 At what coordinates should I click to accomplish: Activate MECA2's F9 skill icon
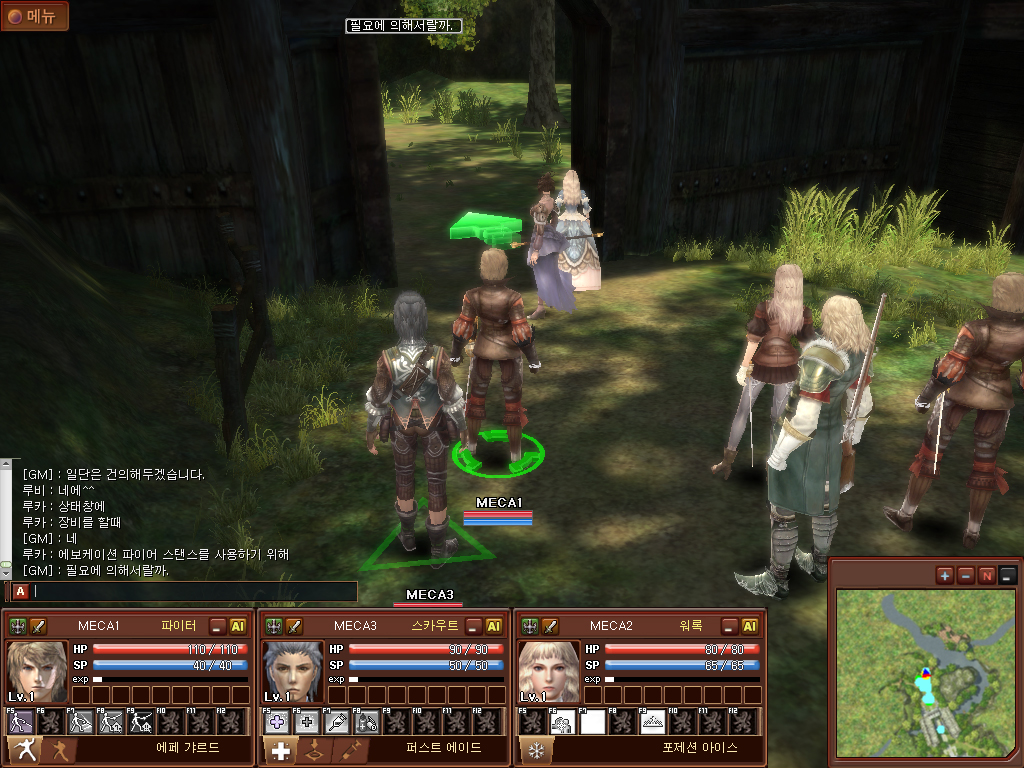pos(653,722)
